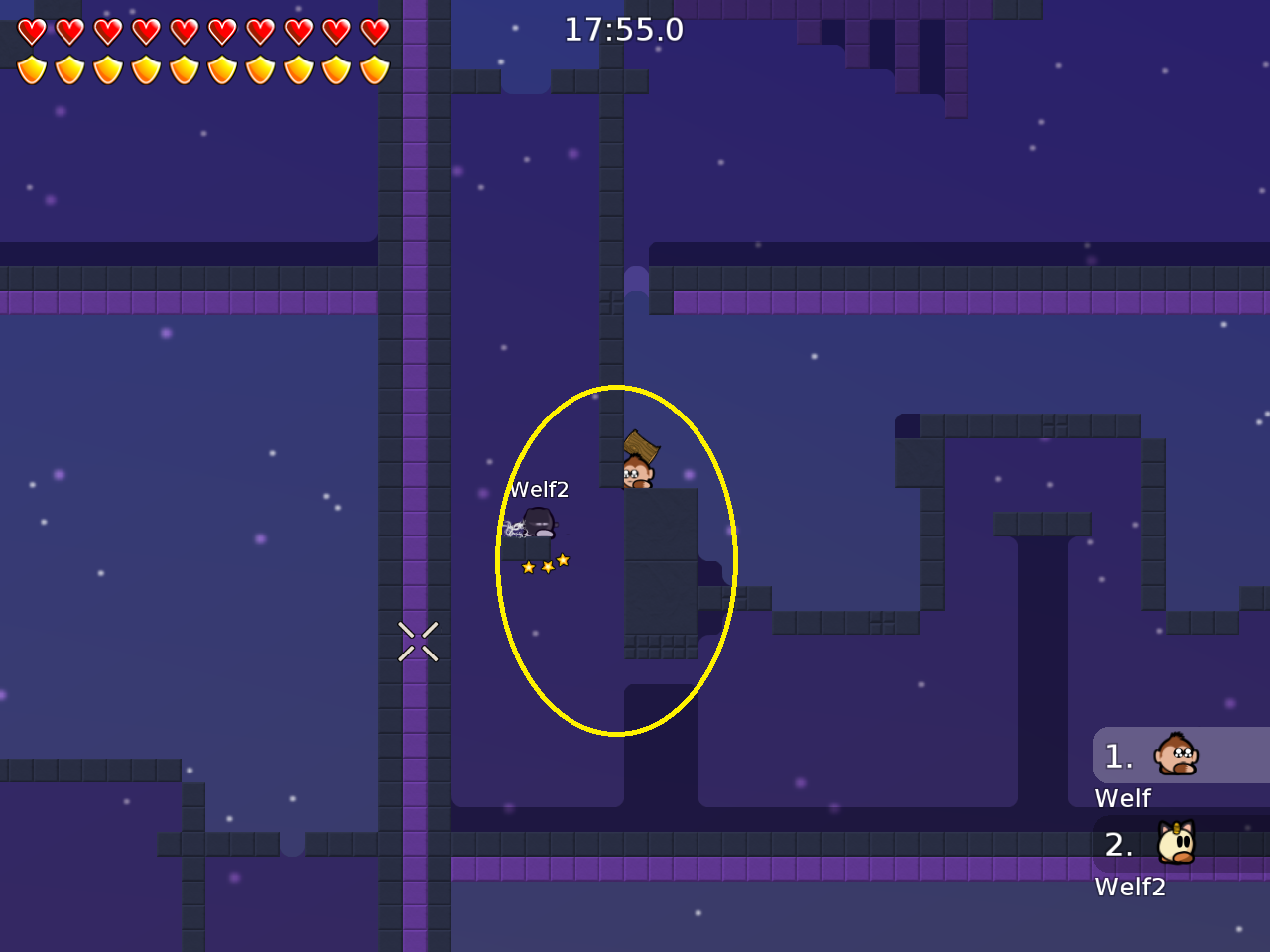This screenshot has width=1270, height=952.
Task: Click the Welf name under rank 1
Action: point(1122,798)
